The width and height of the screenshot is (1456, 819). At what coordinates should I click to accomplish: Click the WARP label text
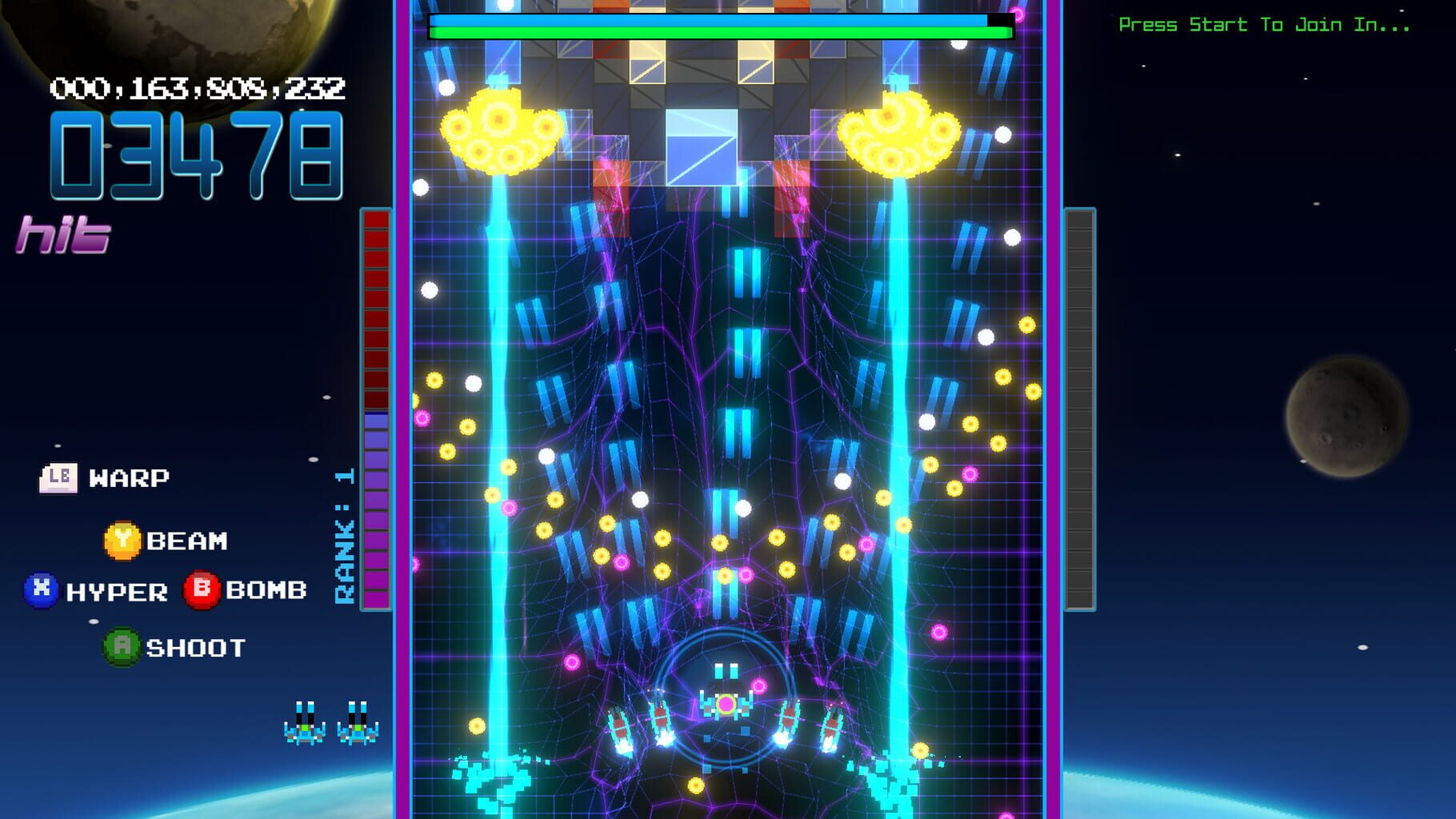tap(128, 478)
